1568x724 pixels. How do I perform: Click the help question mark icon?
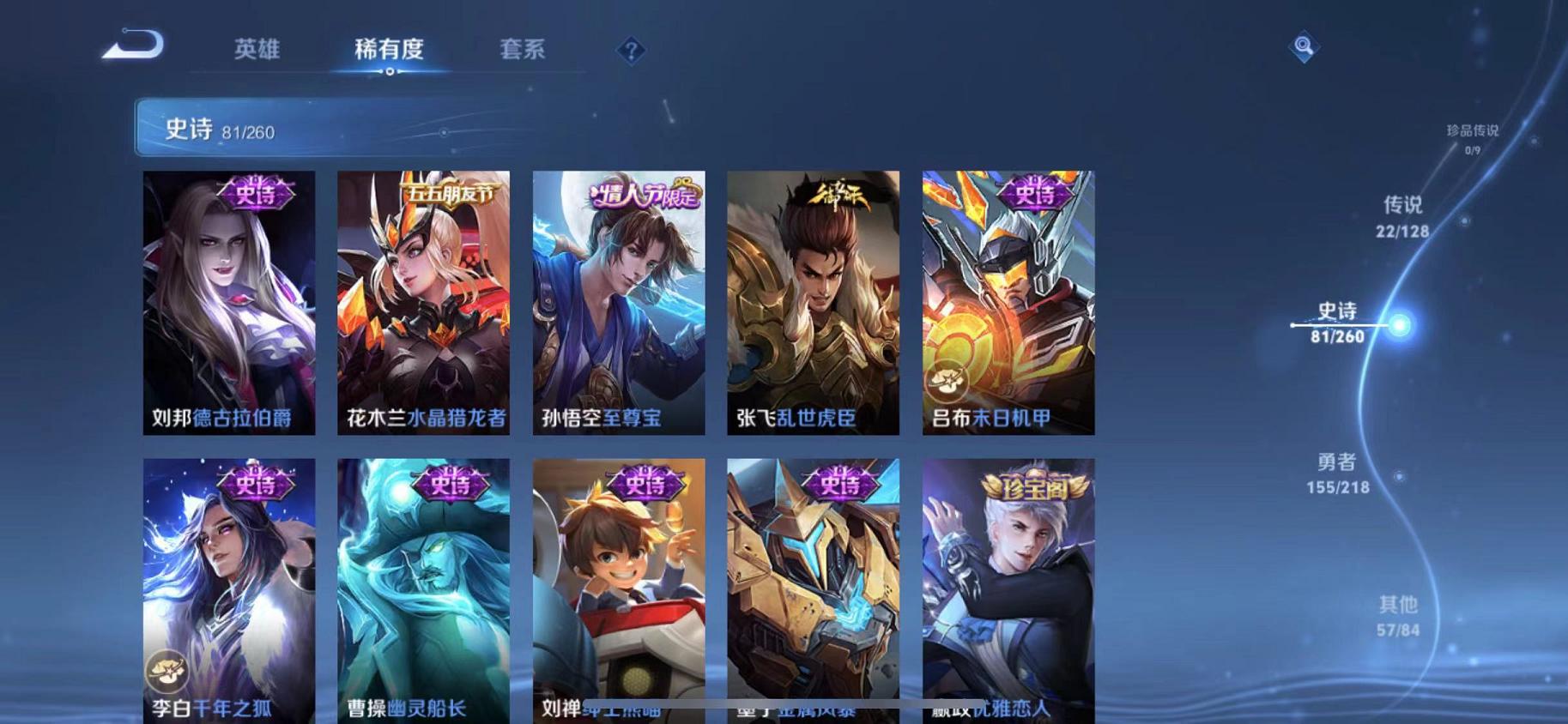[631, 51]
